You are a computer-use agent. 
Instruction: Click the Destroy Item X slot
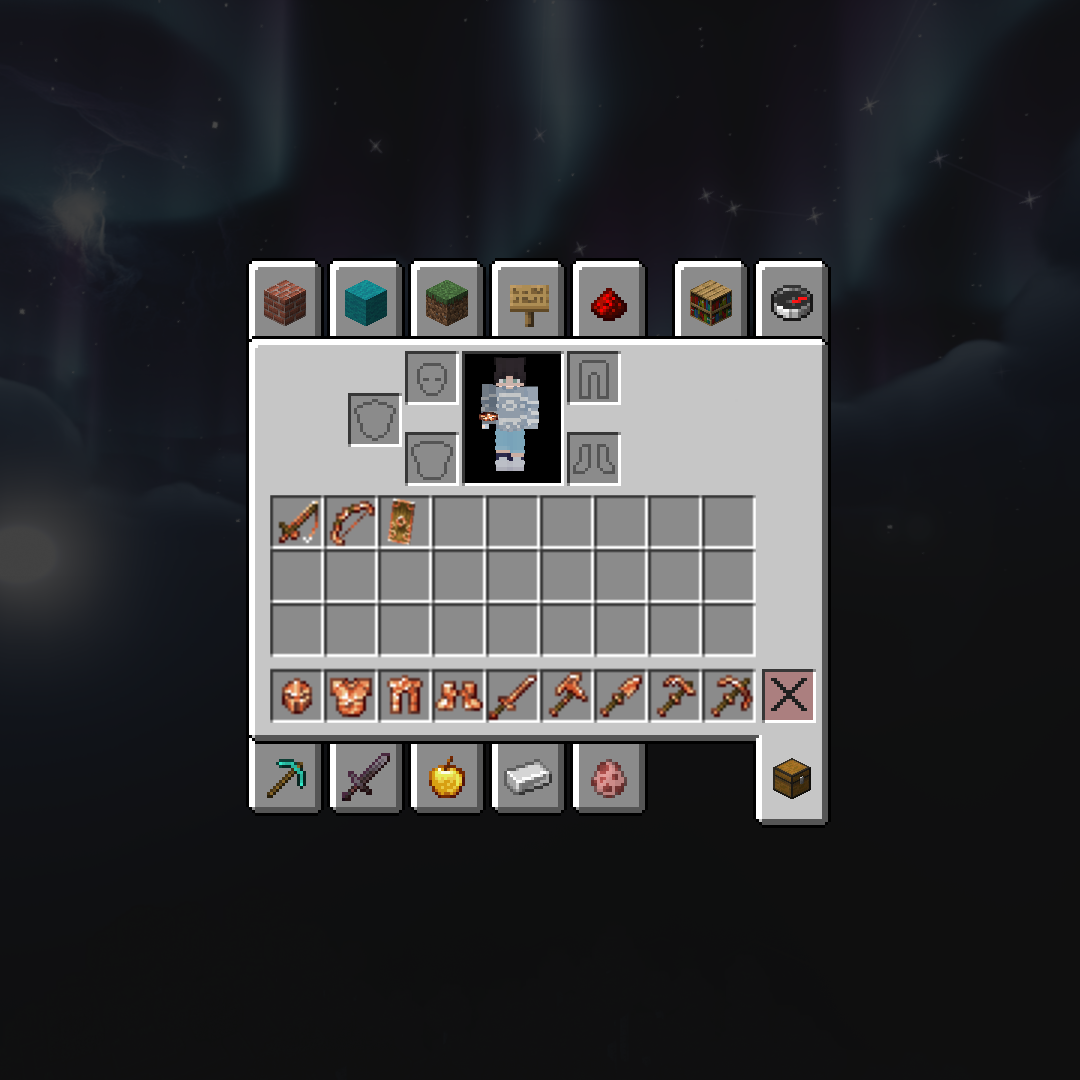coord(789,696)
